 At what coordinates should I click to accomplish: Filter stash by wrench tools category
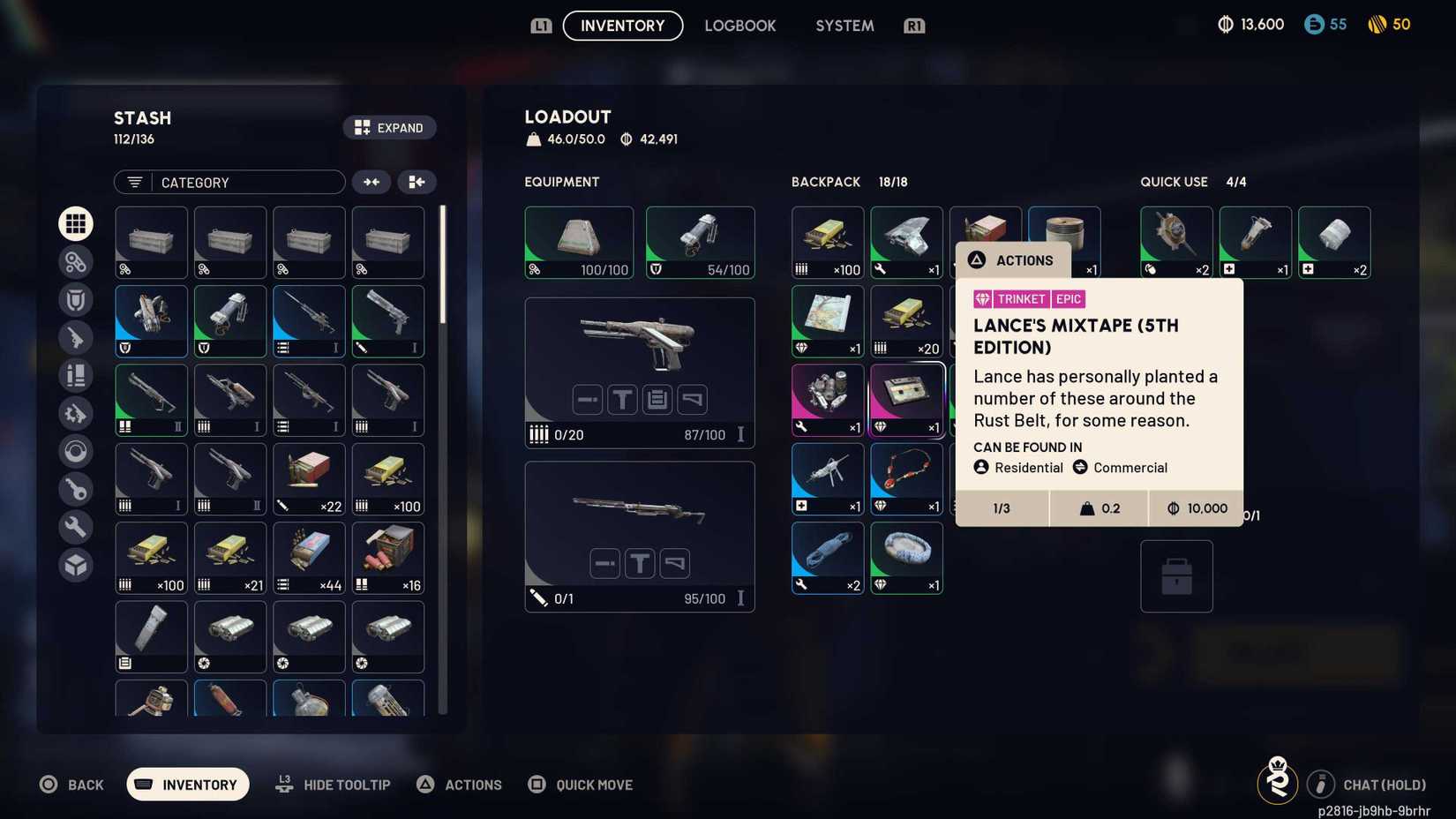tap(76, 527)
